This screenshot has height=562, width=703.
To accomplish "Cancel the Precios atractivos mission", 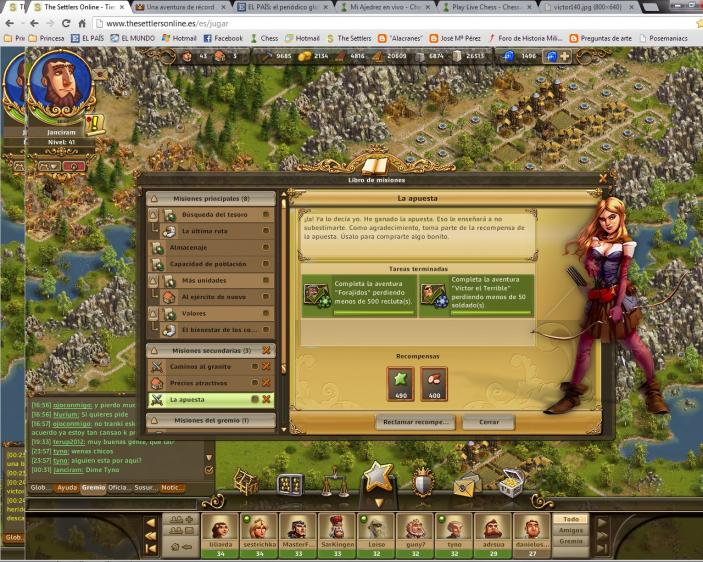I will pyautogui.click(x=266, y=383).
